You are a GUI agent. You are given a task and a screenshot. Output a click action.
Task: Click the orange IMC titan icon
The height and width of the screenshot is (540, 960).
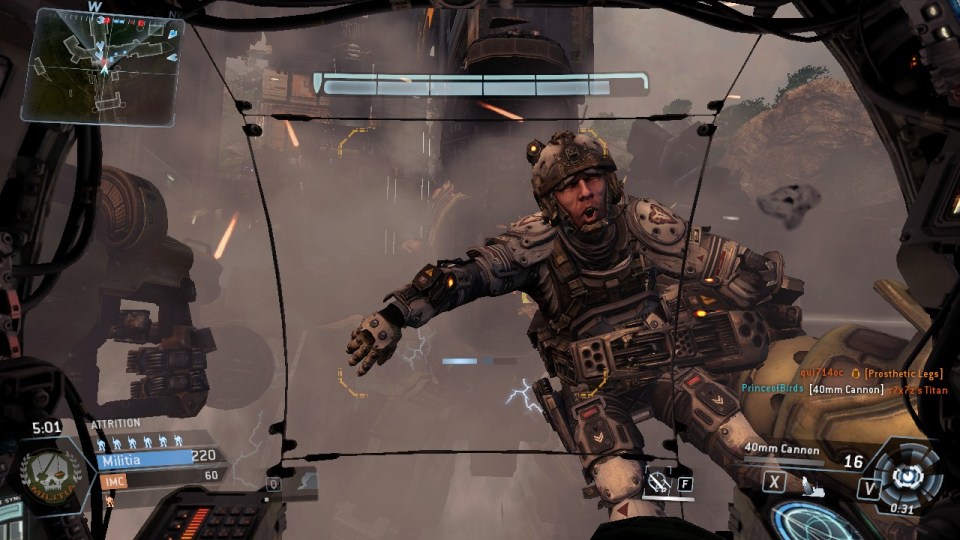[x=109, y=500]
